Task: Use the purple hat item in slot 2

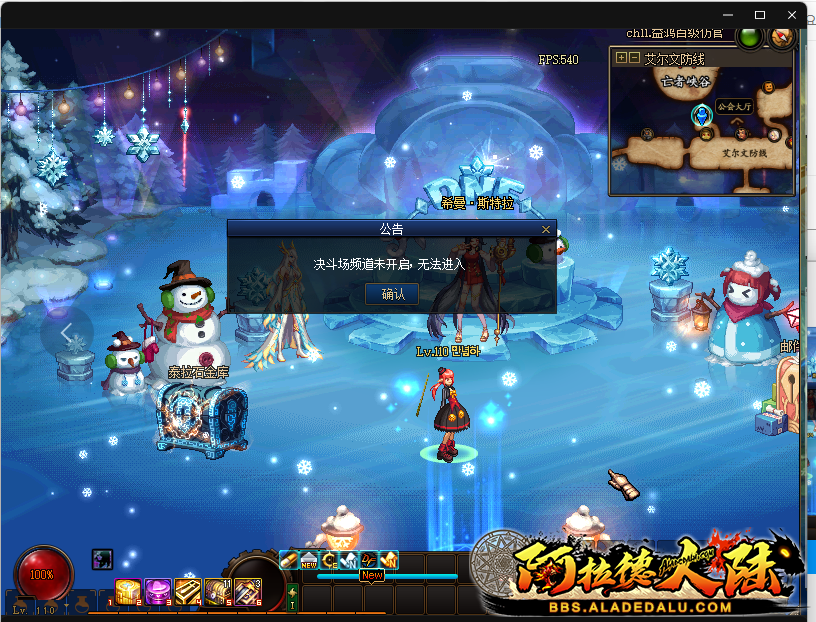Action: pos(157,592)
